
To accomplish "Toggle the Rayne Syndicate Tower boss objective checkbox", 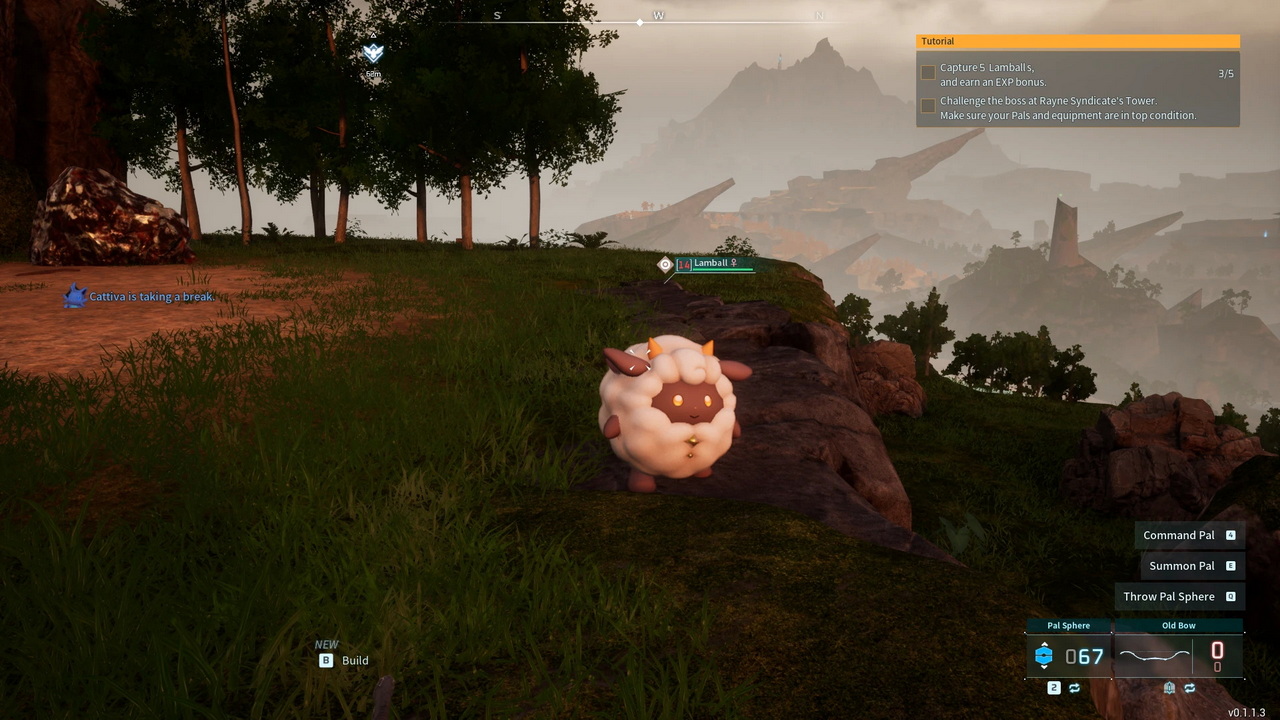I will click(x=928, y=106).
